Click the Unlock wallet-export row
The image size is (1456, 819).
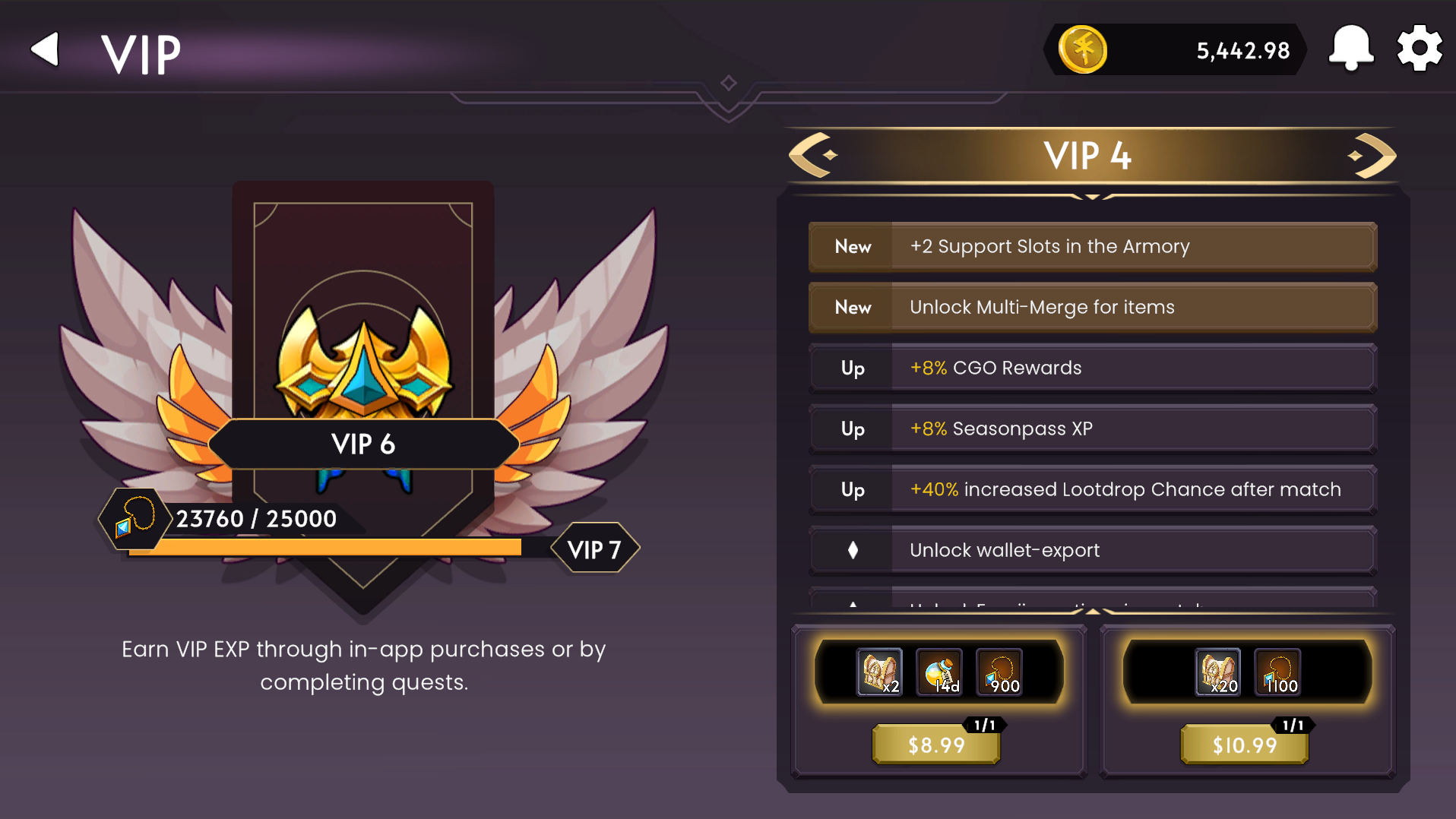click(x=1093, y=550)
